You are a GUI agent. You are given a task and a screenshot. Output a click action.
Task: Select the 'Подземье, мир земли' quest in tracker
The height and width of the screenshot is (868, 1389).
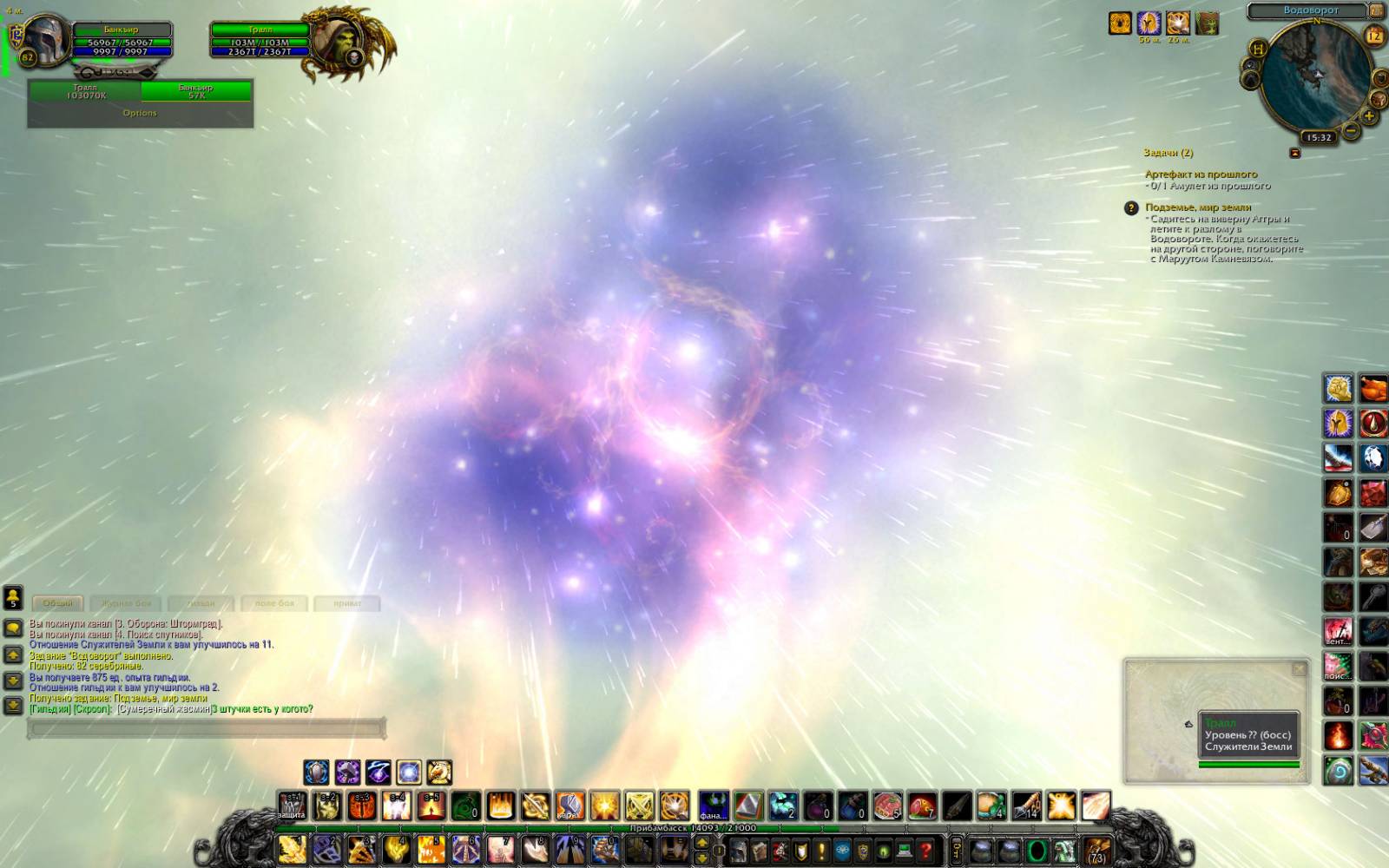coord(1198,207)
